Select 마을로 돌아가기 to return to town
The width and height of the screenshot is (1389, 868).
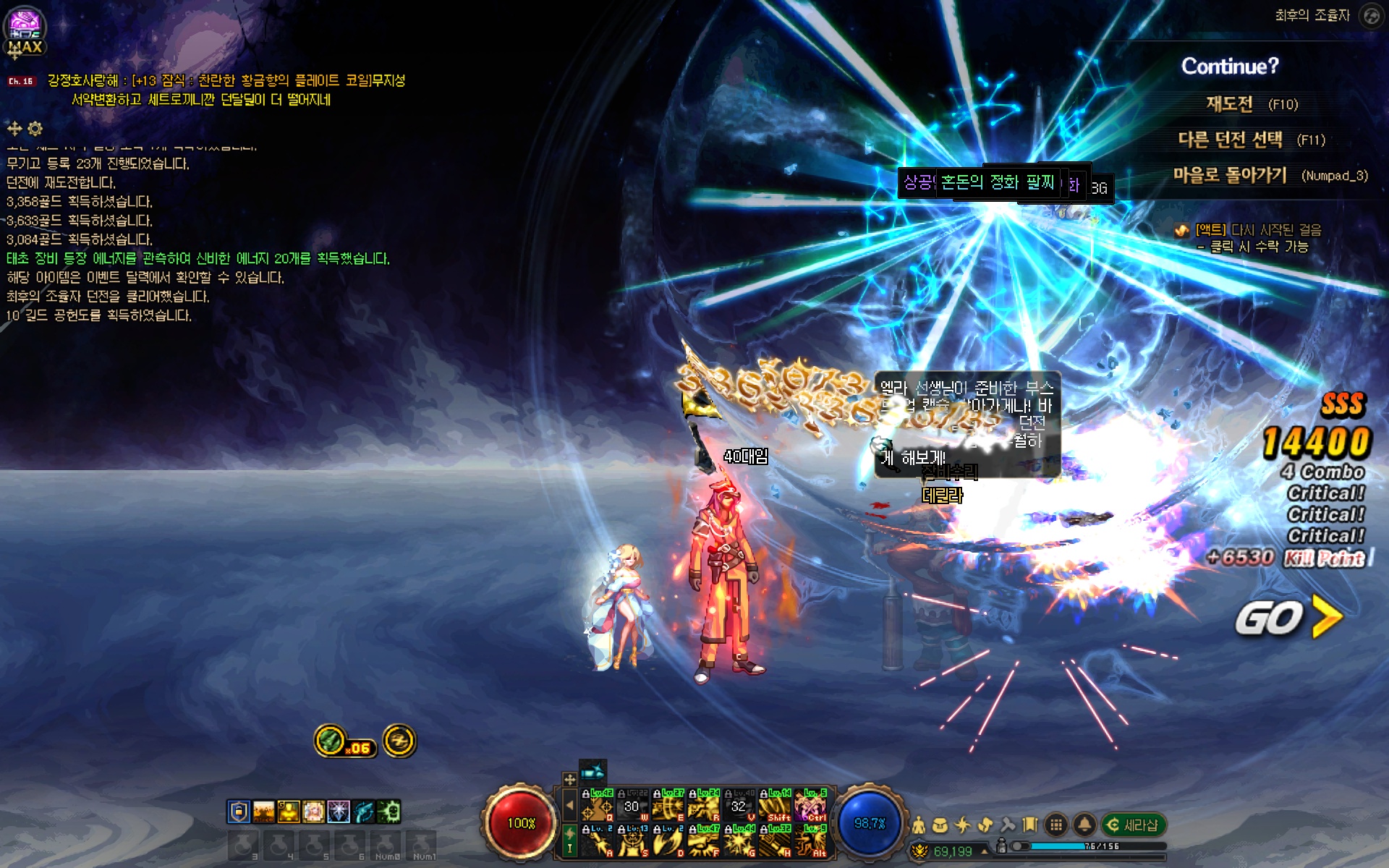[1230, 175]
